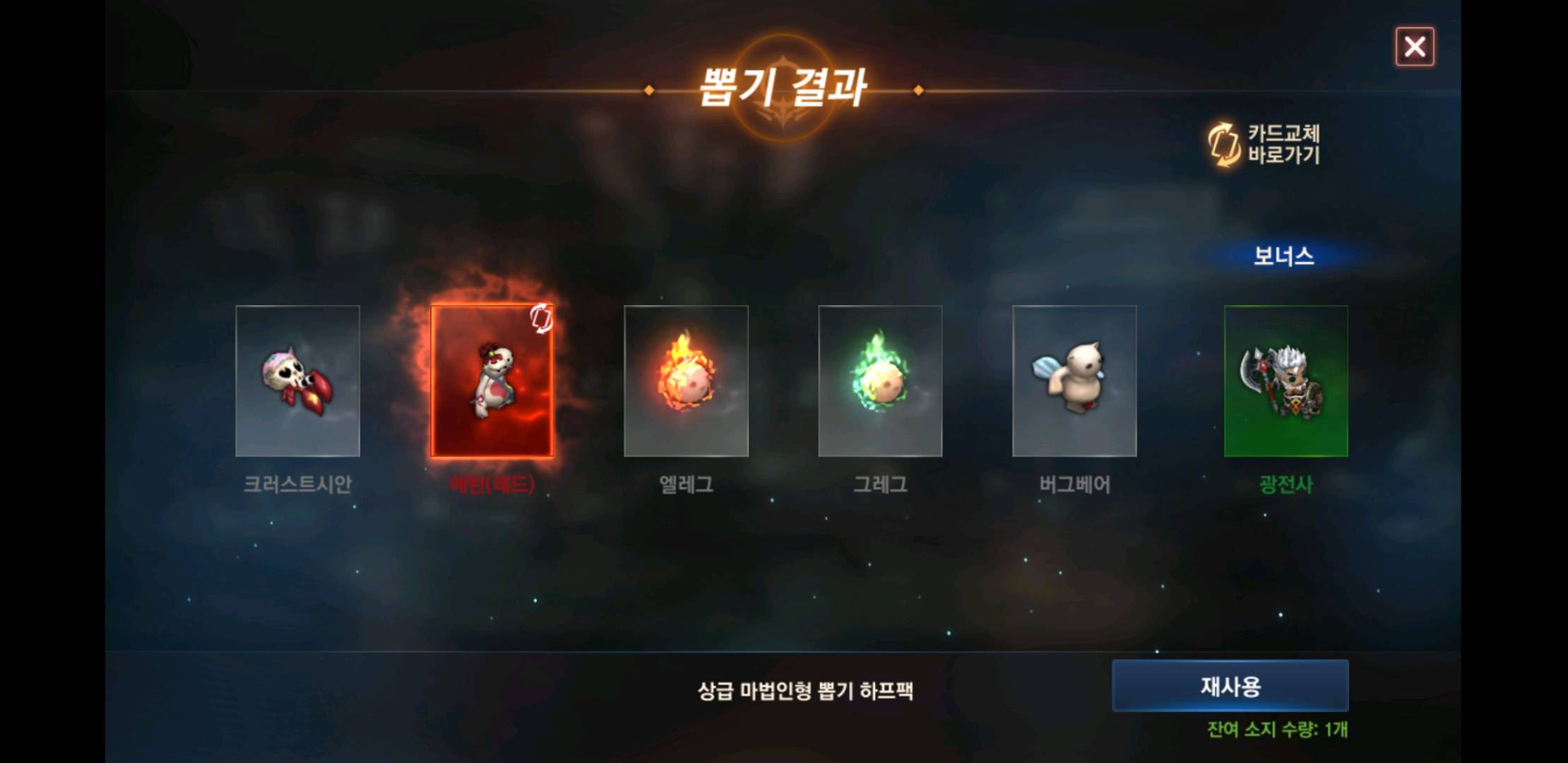Select the 그레그 green flame orb icon

coord(880,381)
